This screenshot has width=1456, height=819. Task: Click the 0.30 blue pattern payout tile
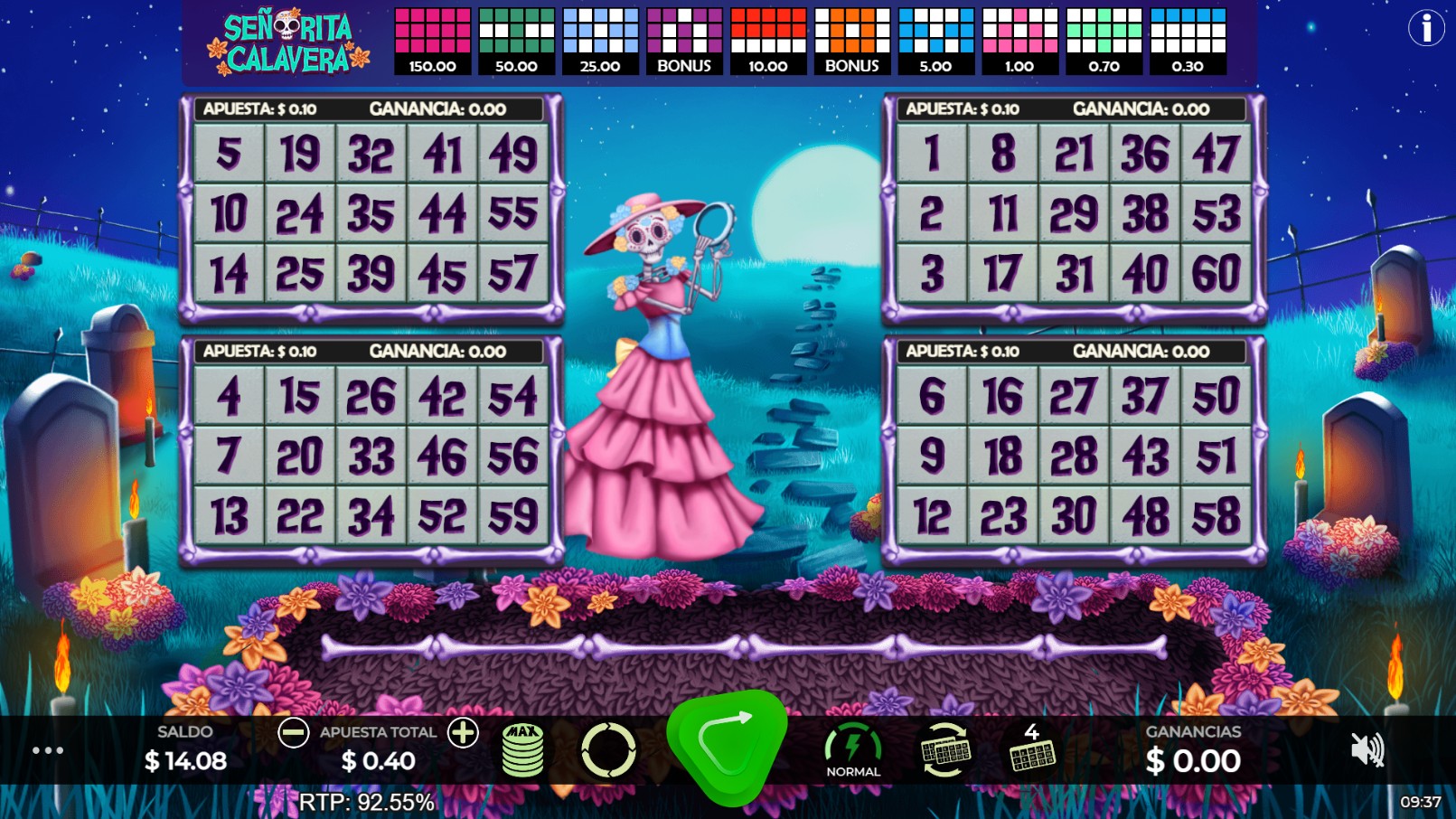(x=1186, y=38)
